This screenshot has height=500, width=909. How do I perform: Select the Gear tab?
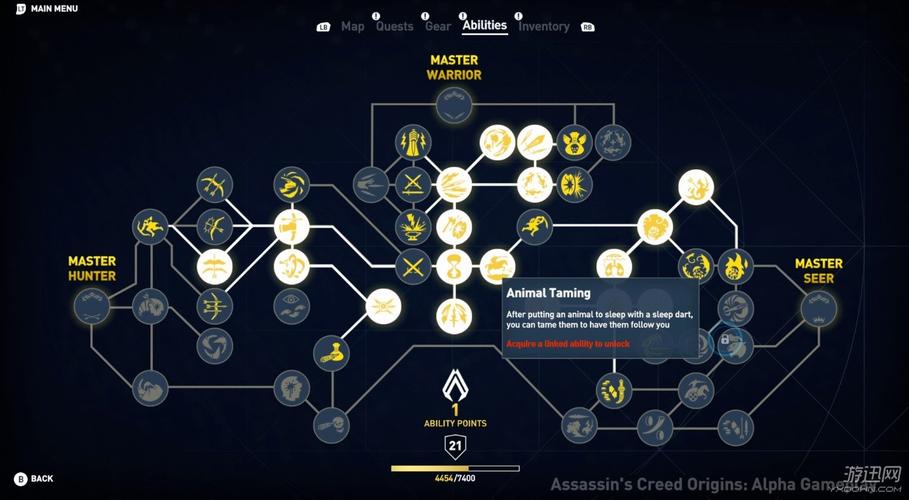tap(438, 26)
